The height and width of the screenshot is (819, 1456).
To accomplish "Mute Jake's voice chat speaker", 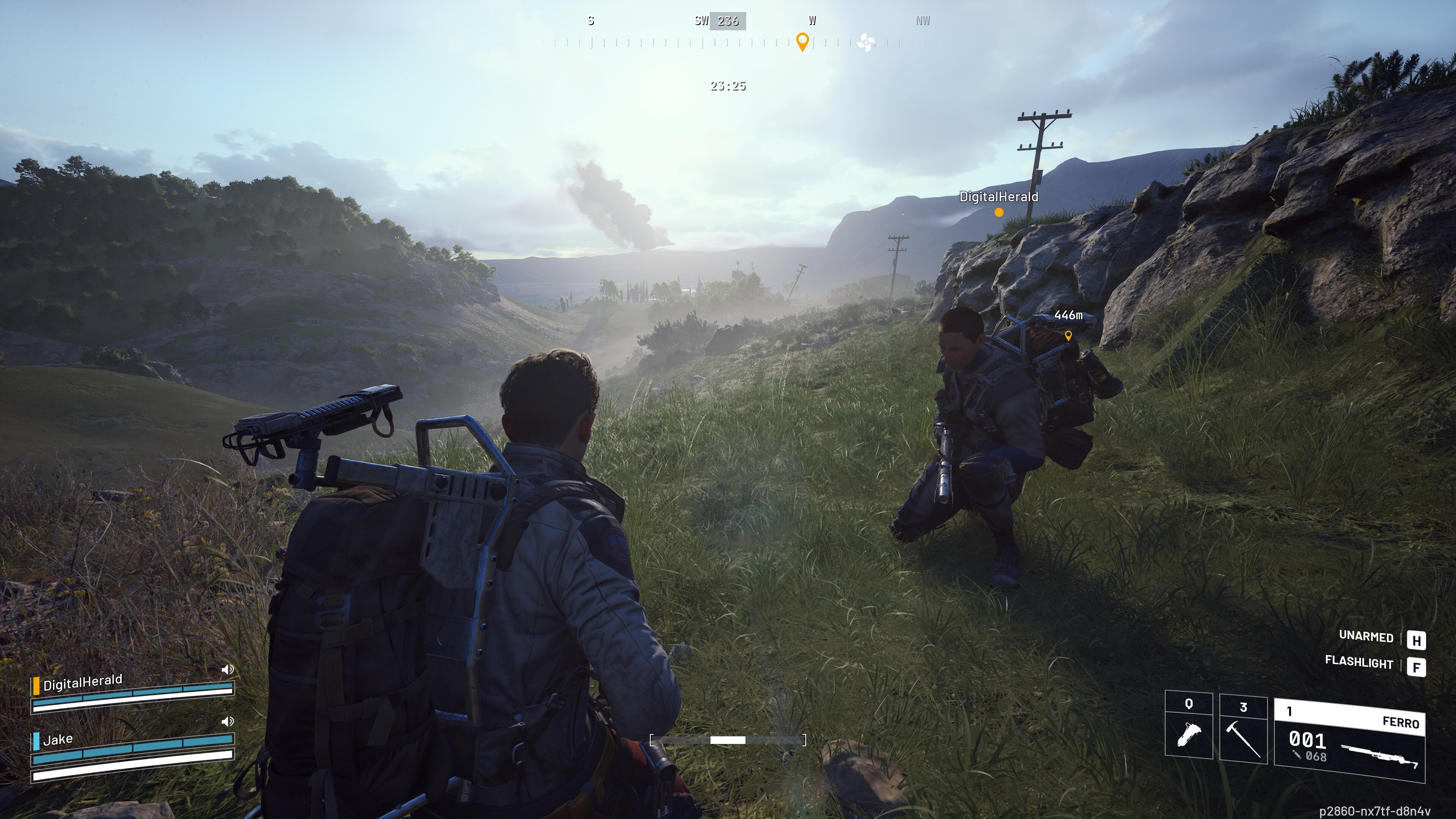I will point(228,721).
